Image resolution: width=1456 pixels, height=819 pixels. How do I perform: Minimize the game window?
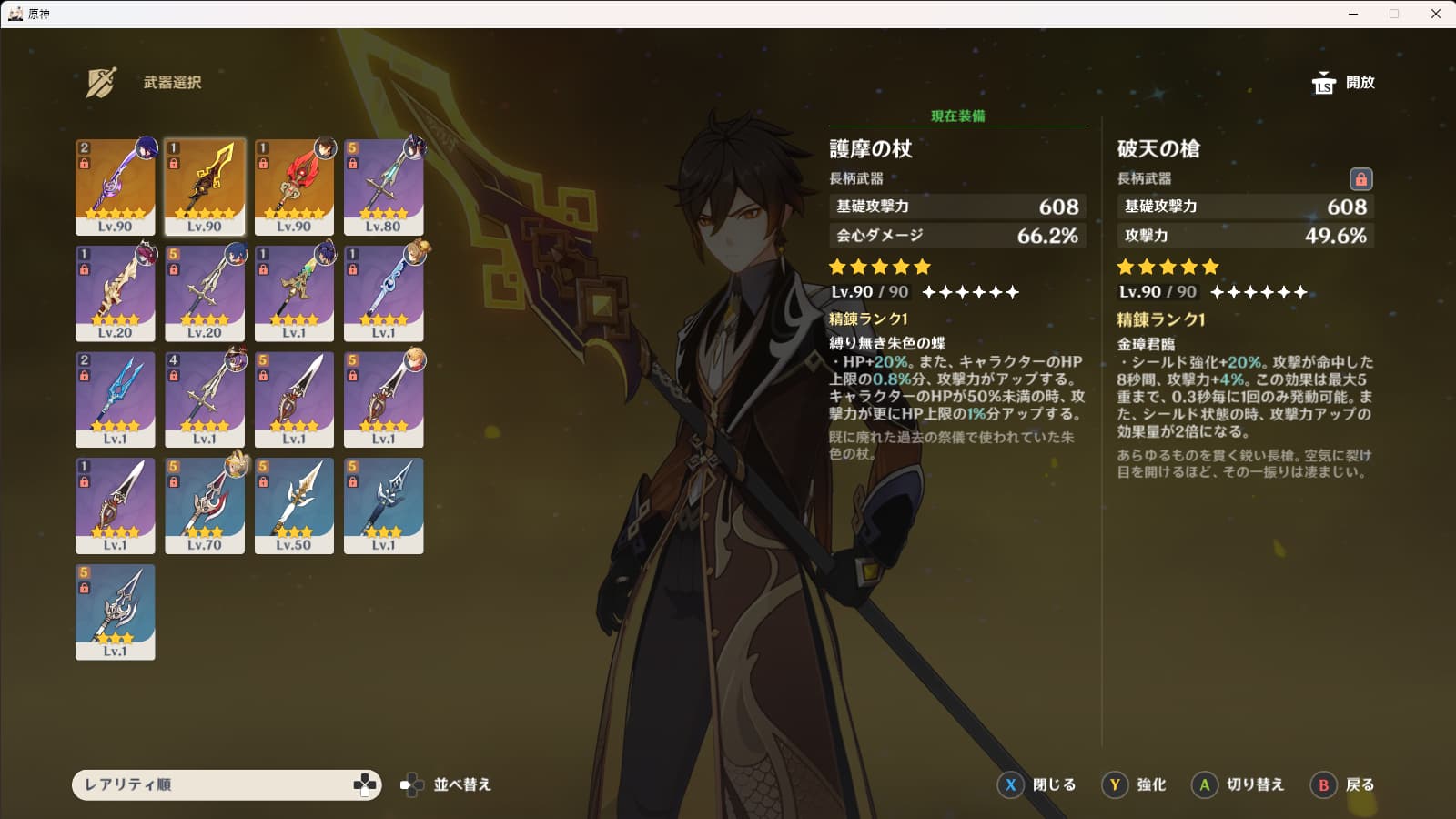click(x=1353, y=14)
